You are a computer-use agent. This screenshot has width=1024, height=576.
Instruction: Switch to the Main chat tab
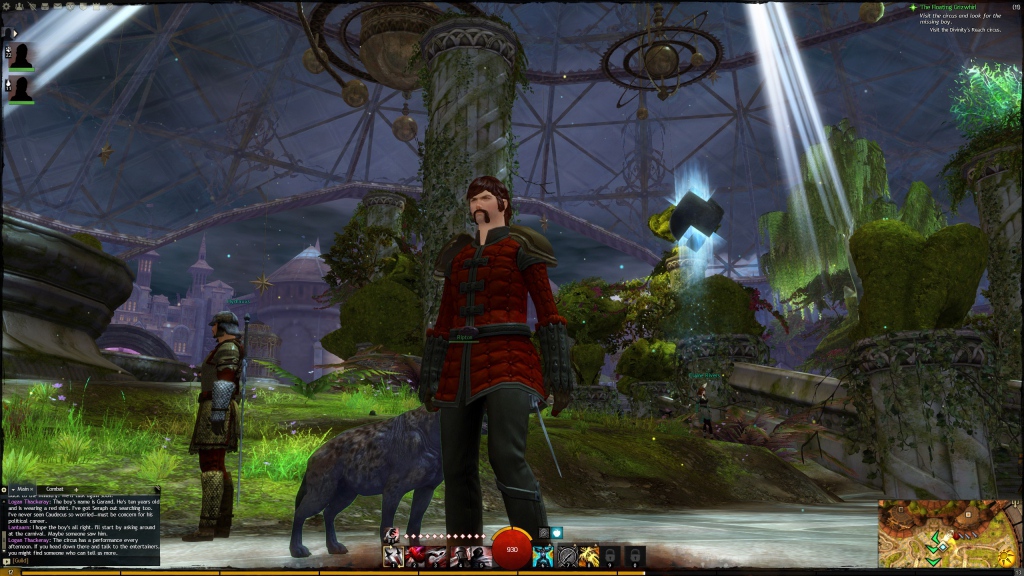coord(24,489)
